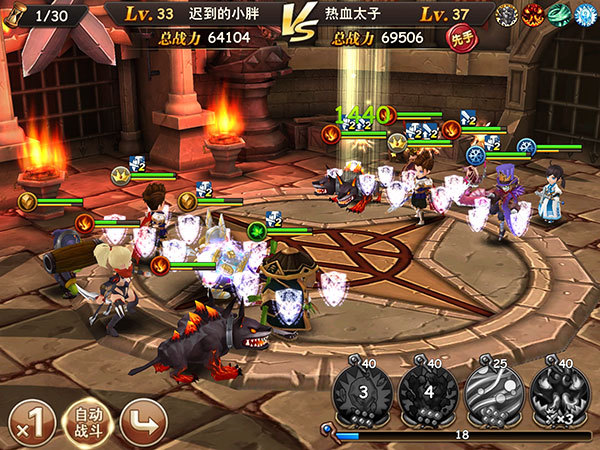
Task: Select the fiery demon face enemy icon
Action: tap(533, 14)
